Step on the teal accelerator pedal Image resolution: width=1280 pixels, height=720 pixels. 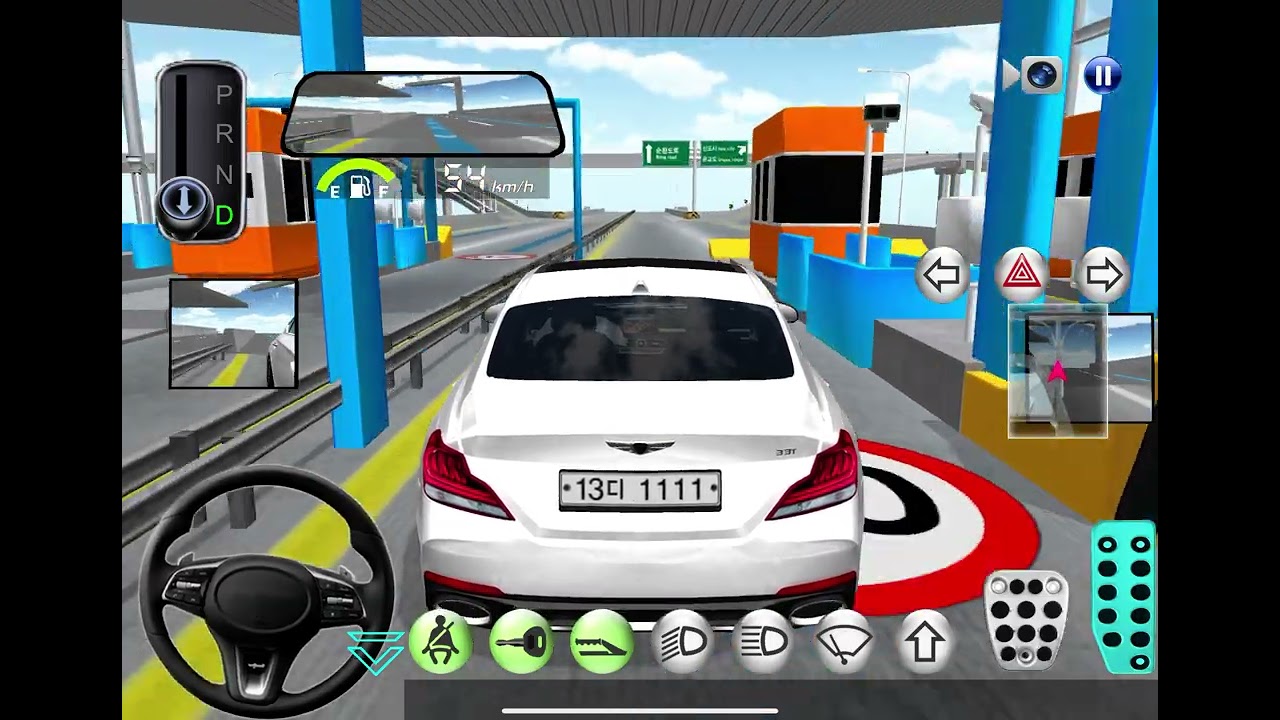click(x=1125, y=597)
